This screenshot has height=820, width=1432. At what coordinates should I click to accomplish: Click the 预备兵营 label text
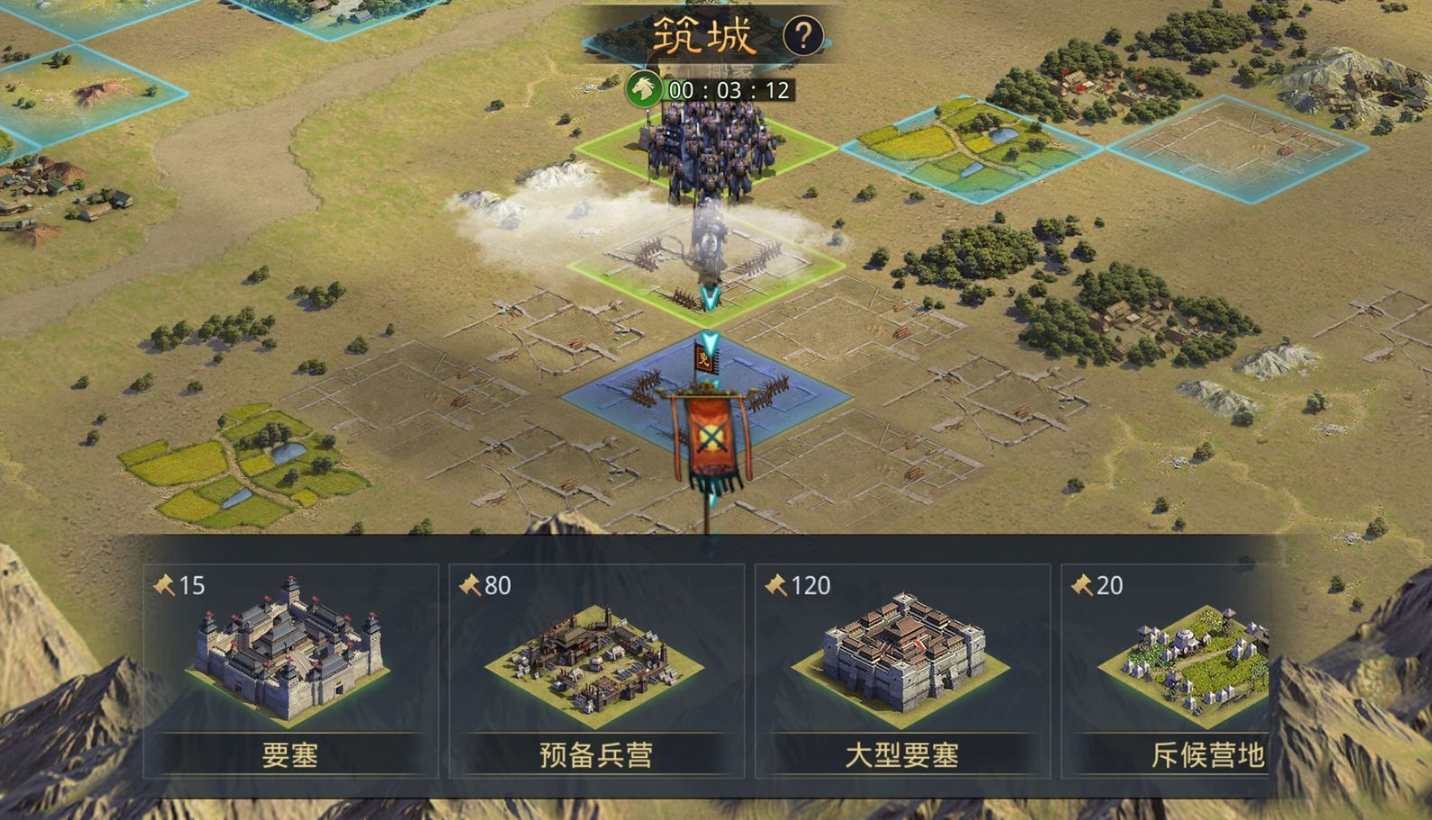click(595, 760)
